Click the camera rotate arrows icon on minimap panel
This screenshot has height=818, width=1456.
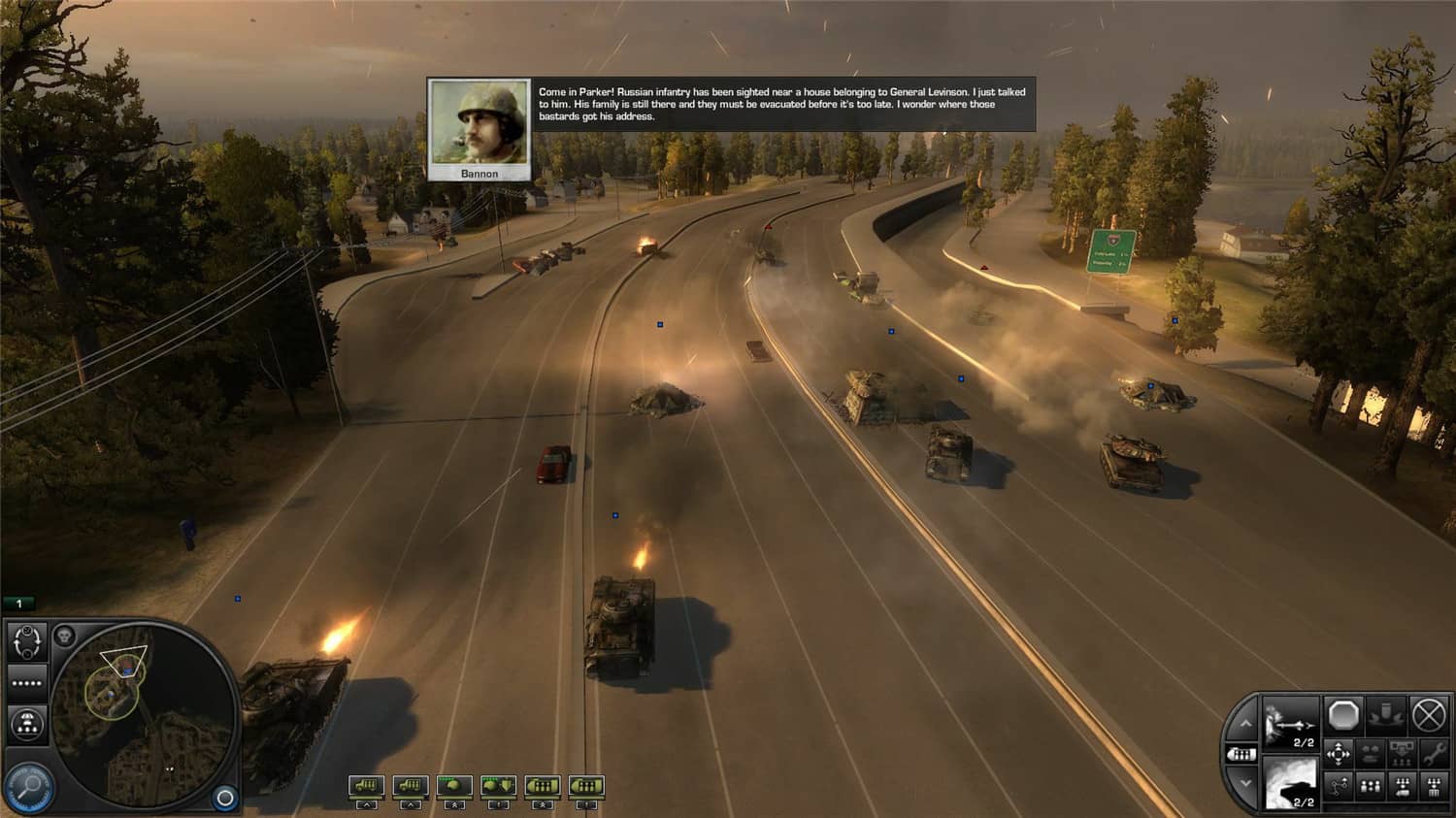click(27, 640)
